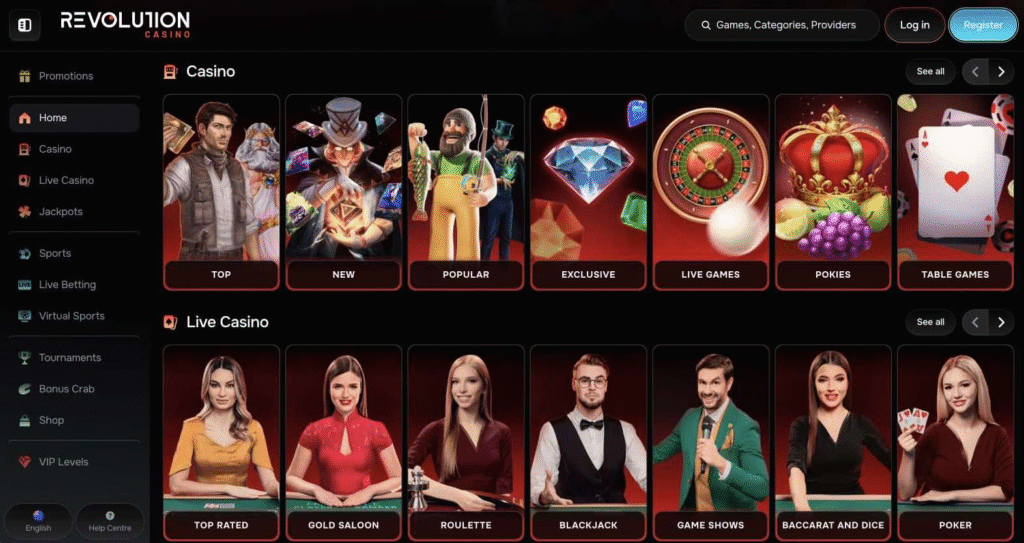Choose the Pokies casino category tile
Image resolution: width=1024 pixels, height=543 pixels.
click(832, 192)
